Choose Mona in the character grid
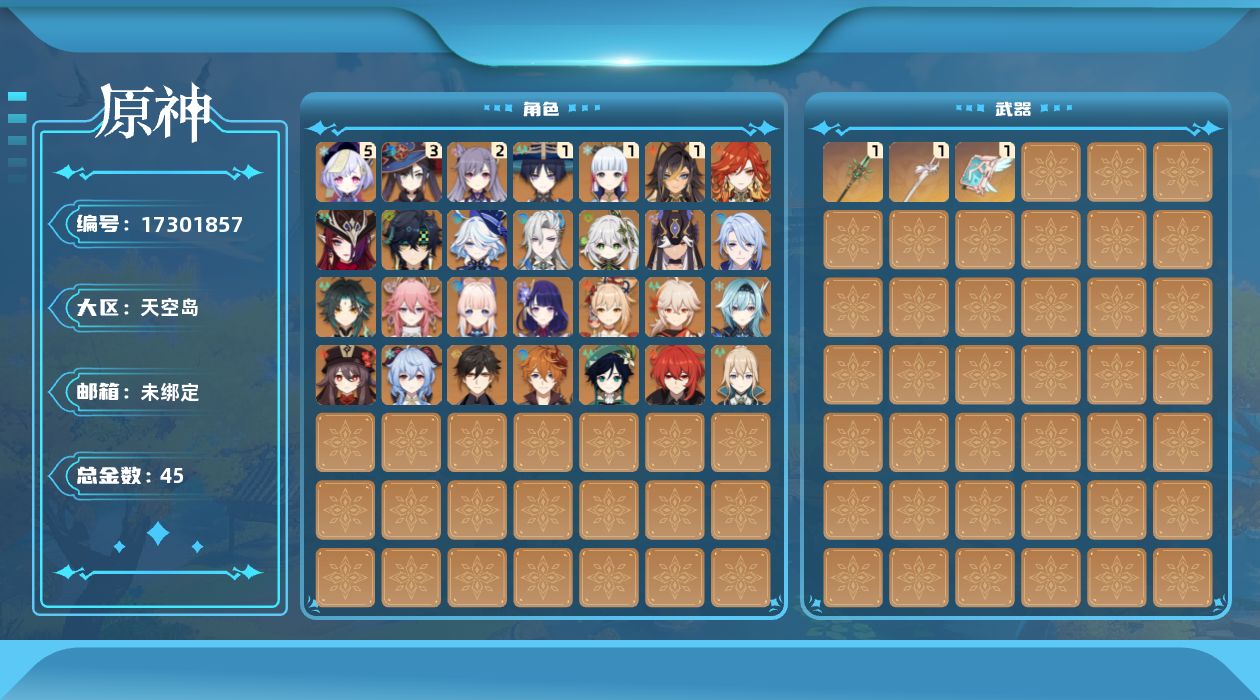The image size is (1260, 700). [x=412, y=172]
